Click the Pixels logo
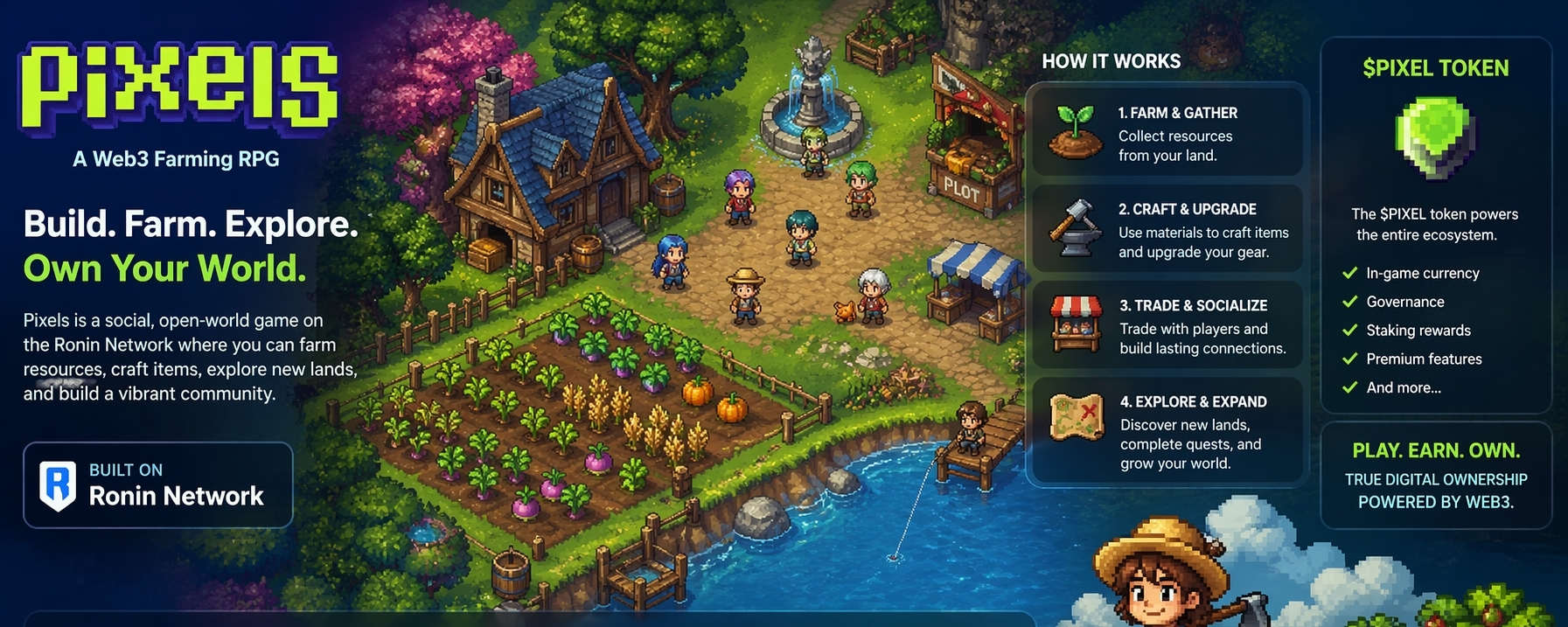The width and height of the screenshot is (1568, 627). pos(178,87)
